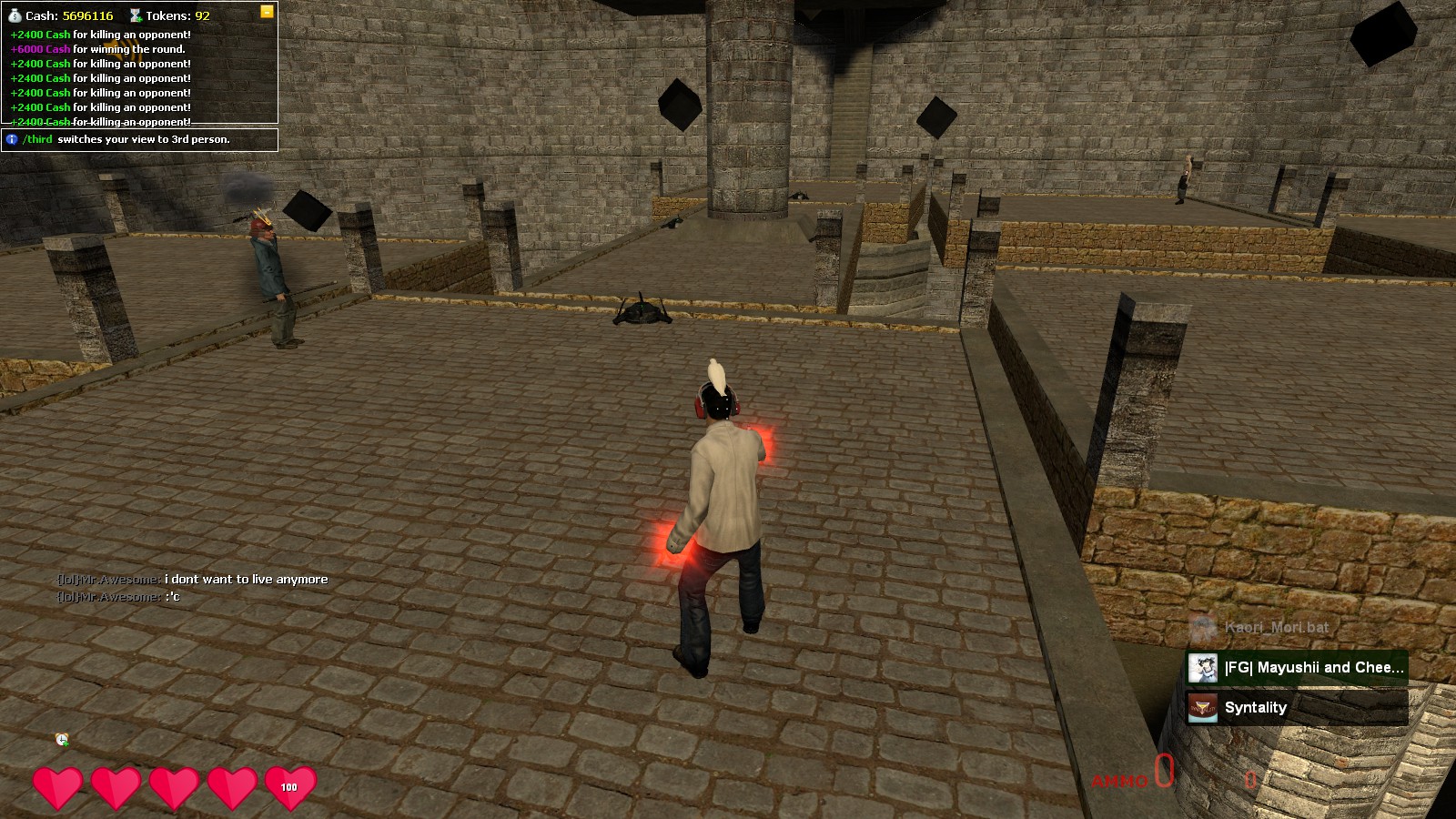Select the Syntality voice chat entry
1456x819 pixels.
1297,708
